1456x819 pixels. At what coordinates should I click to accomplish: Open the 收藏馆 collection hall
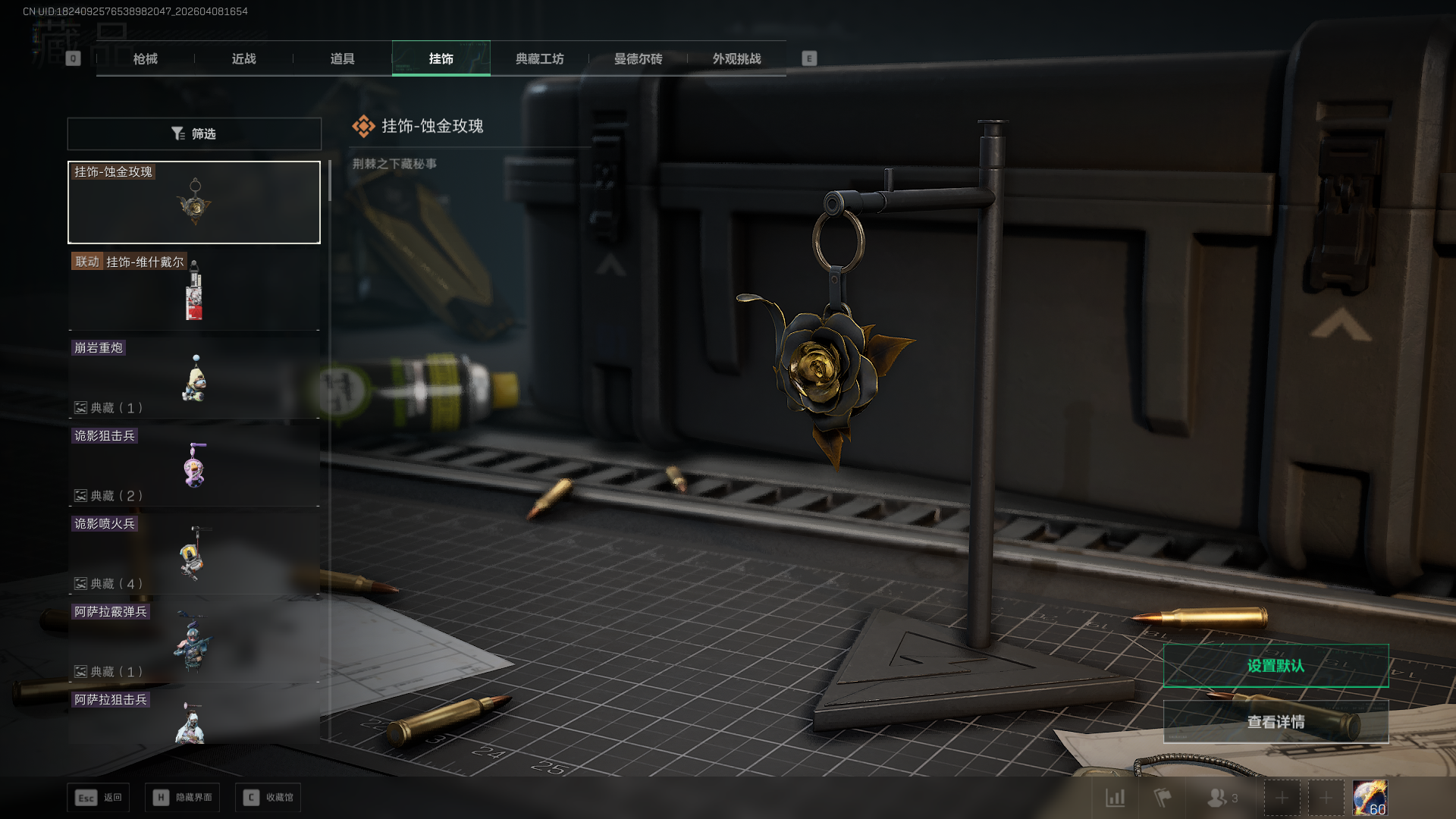click(268, 798)
